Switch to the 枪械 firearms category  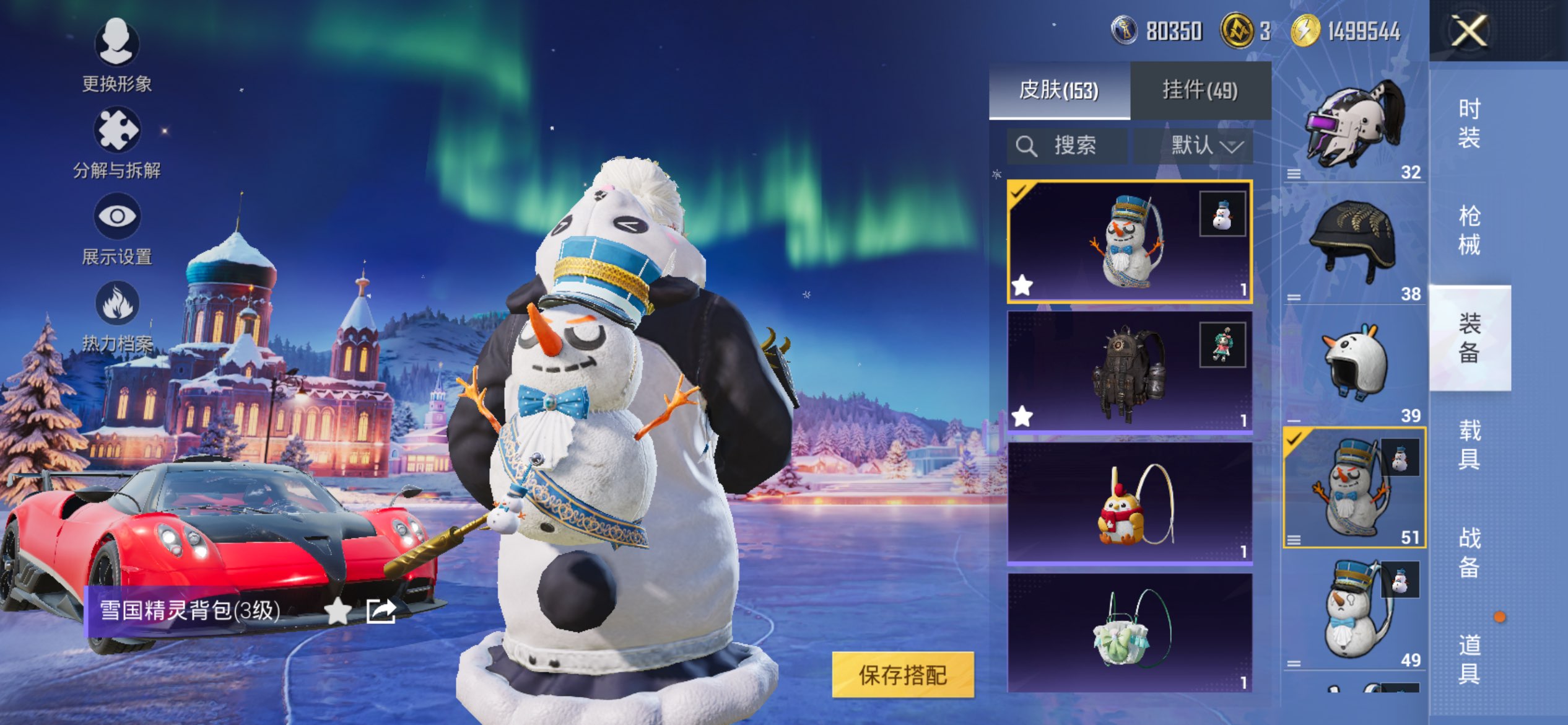(1469, 230)
